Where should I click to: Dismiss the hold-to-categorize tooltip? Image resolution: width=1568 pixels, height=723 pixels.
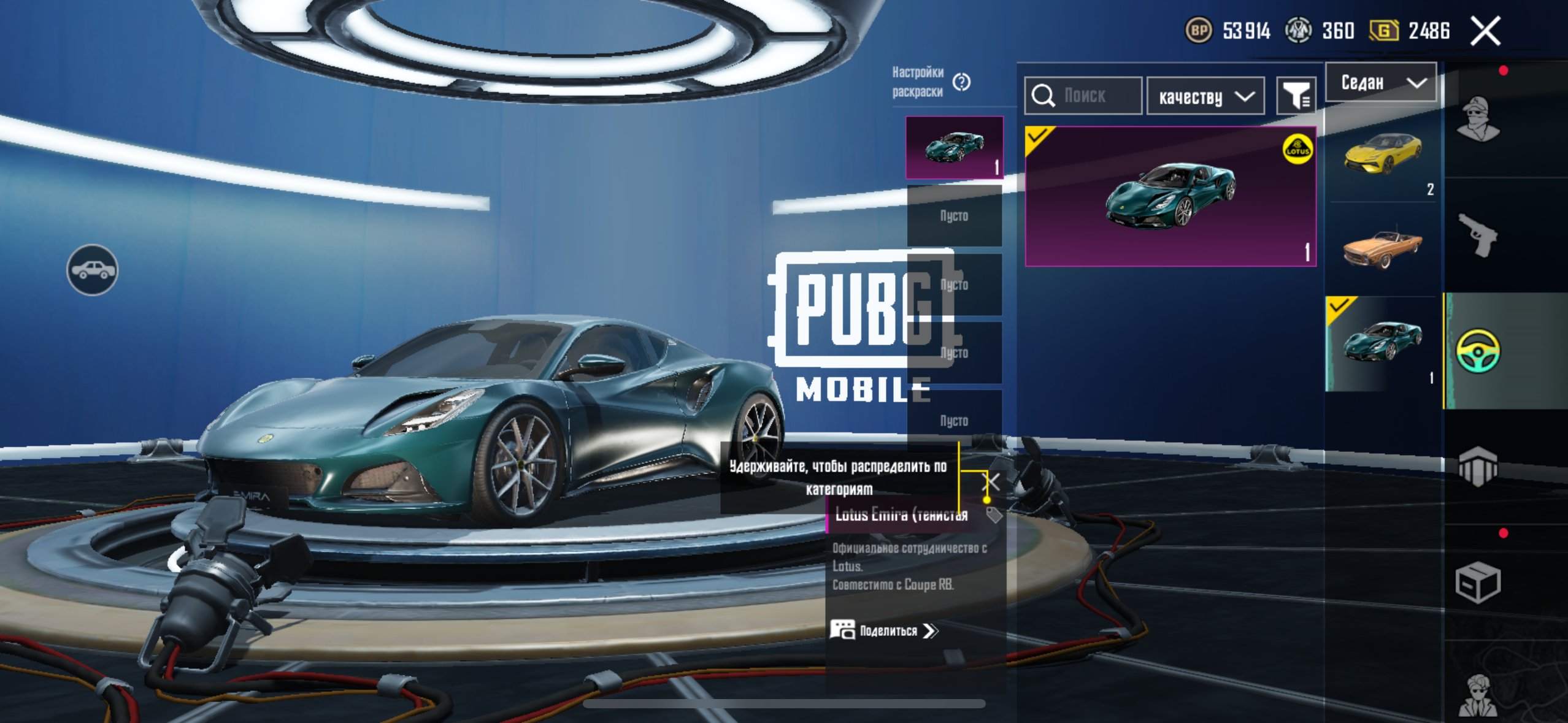[x=992, y=482]
